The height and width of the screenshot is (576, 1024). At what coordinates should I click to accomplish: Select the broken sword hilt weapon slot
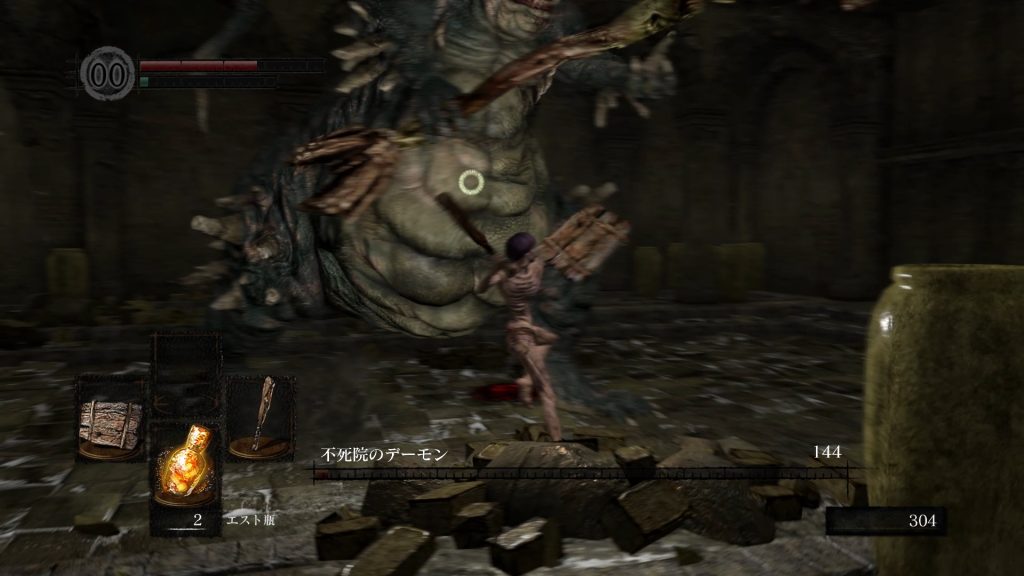coord(260,418)
